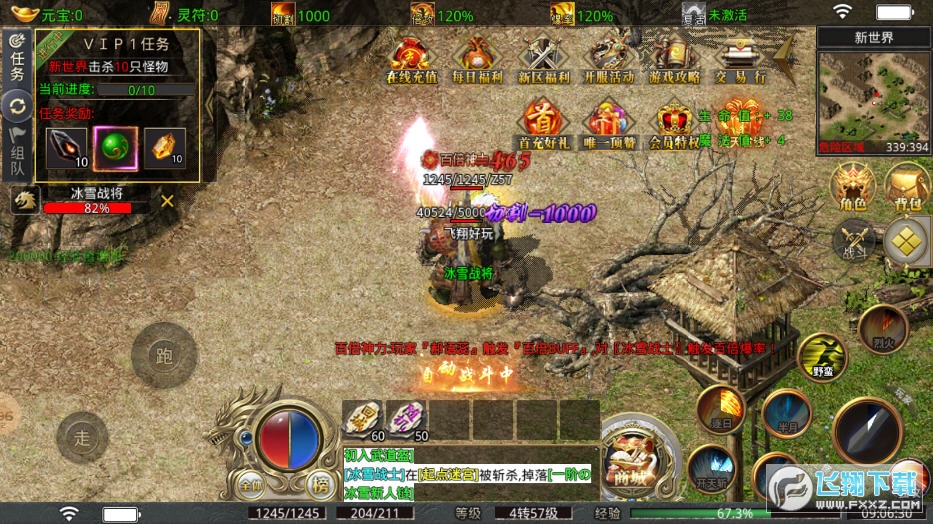
Task: Open the 背包 backpack inventory
Action: [x=907, y=187]
